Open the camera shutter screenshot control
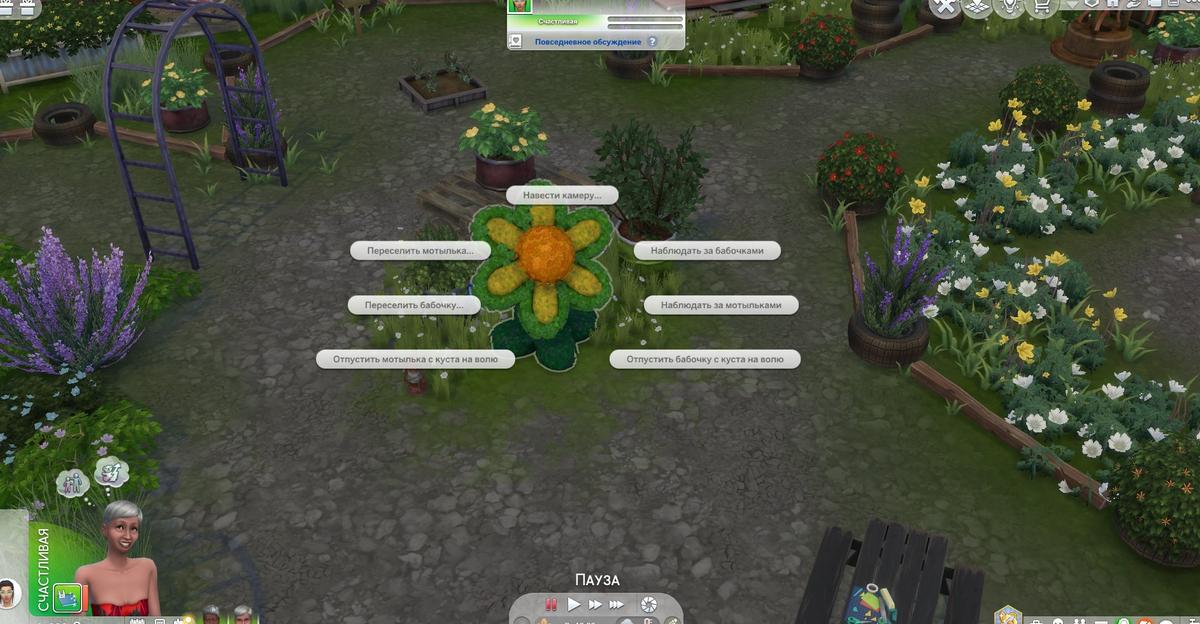Viewport: 1200px width, 624px height. click(x=649, y=604)
